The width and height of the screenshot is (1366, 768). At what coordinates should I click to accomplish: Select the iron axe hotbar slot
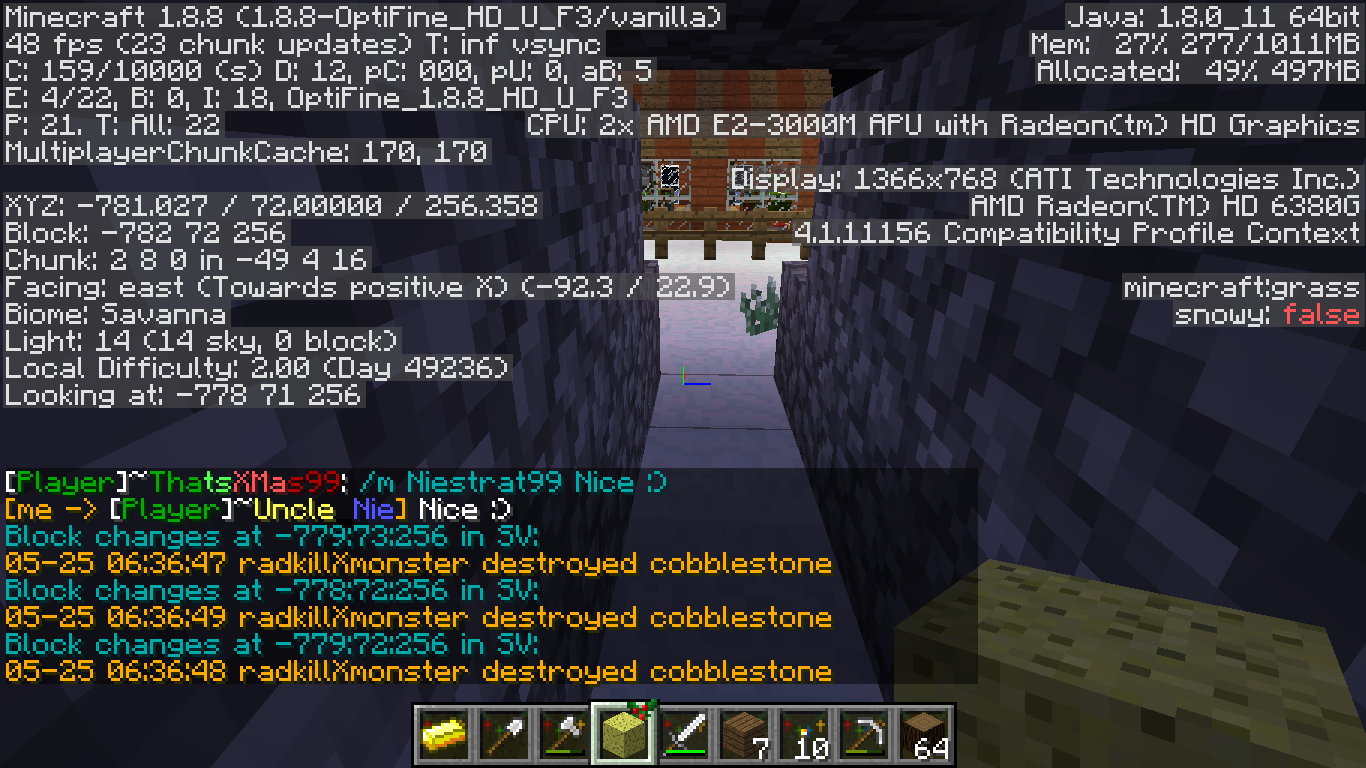565,735
